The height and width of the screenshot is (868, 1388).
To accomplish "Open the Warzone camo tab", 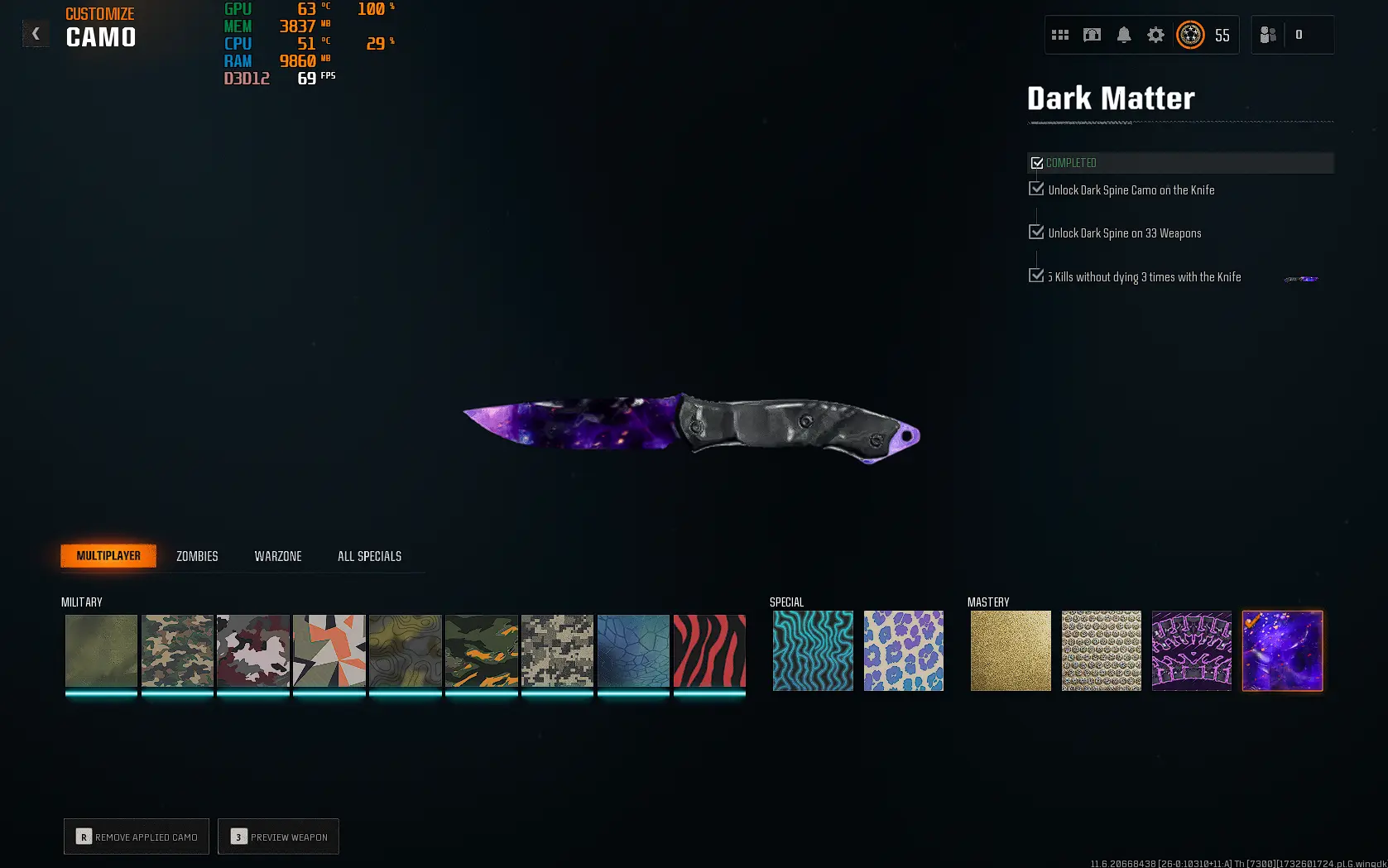I will pos(278,555).
